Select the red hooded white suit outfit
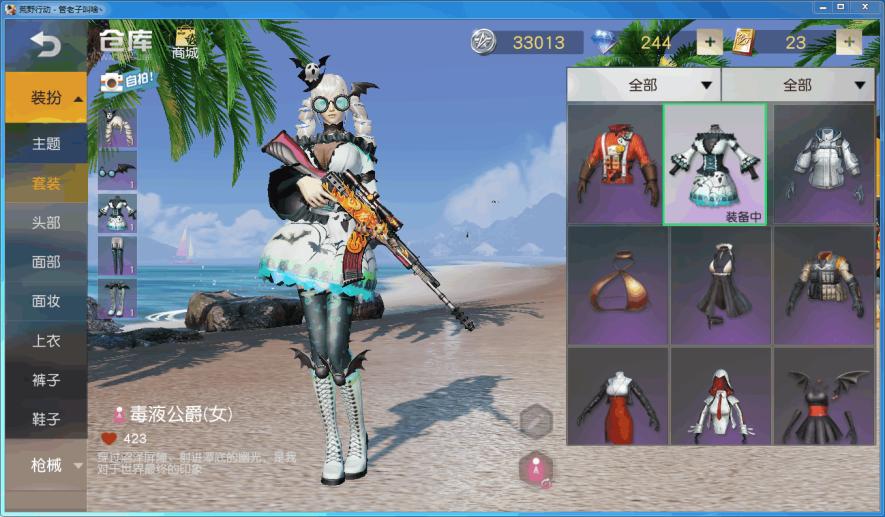This screenshot has width=885, height=517. pyautogui.click(x=719, y=397)
